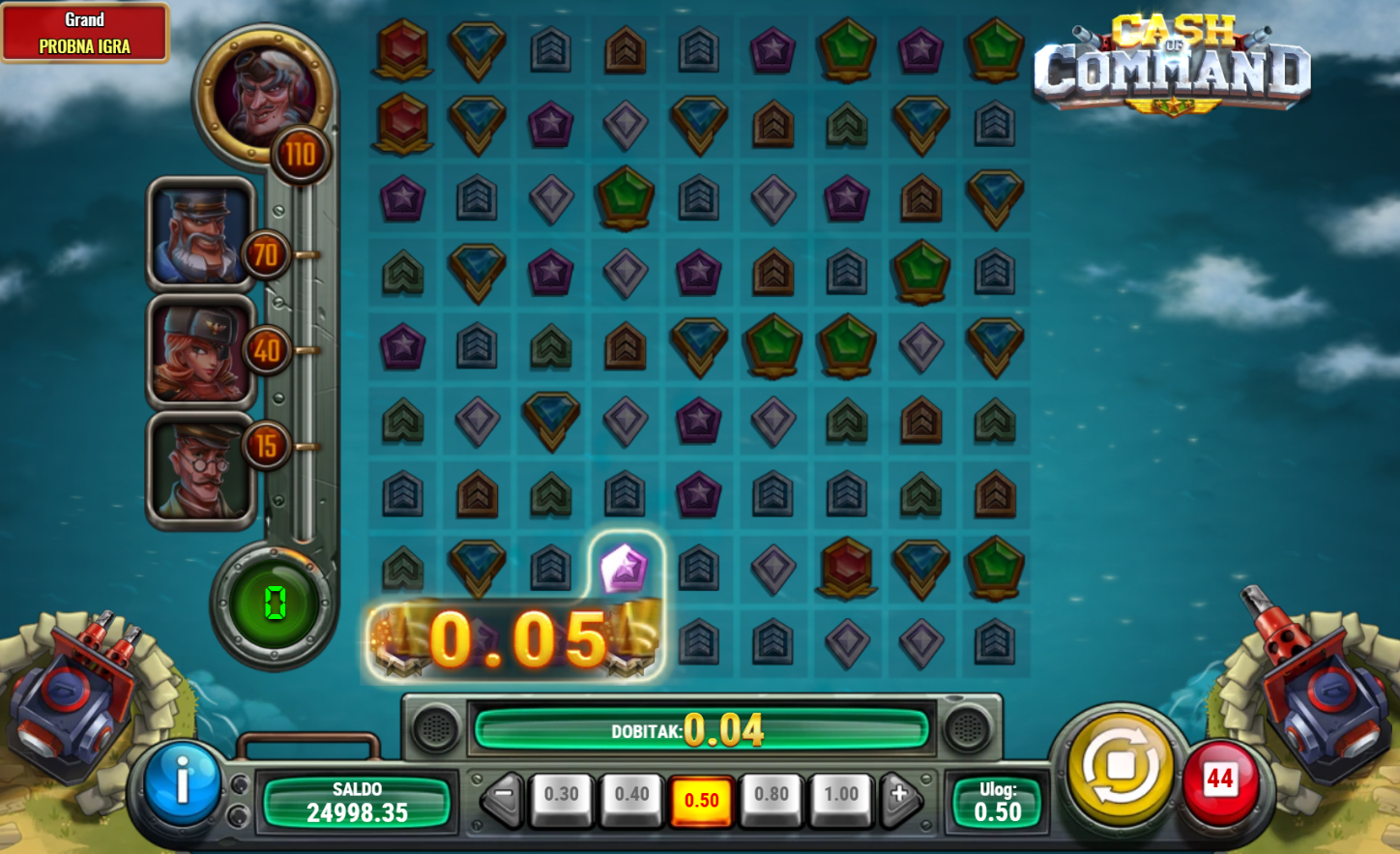Screen dimensions: 1400x854
Task: Set bet to 1.00
Action: coord(841,797)
